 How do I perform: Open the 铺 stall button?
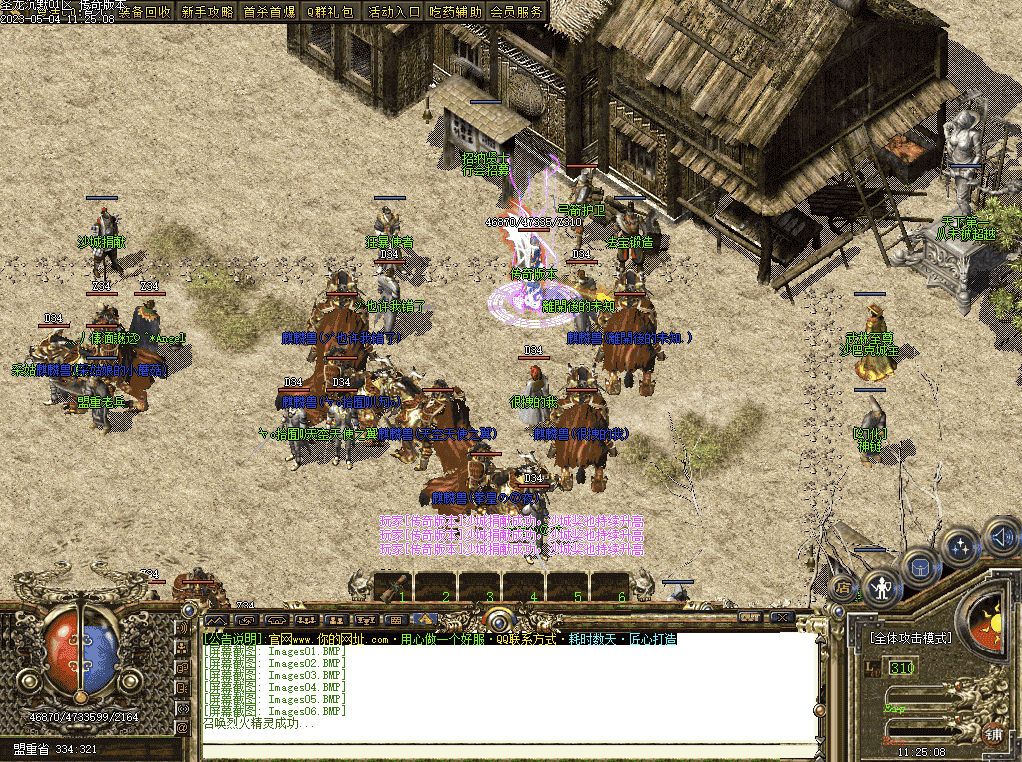tap(994, 735)
